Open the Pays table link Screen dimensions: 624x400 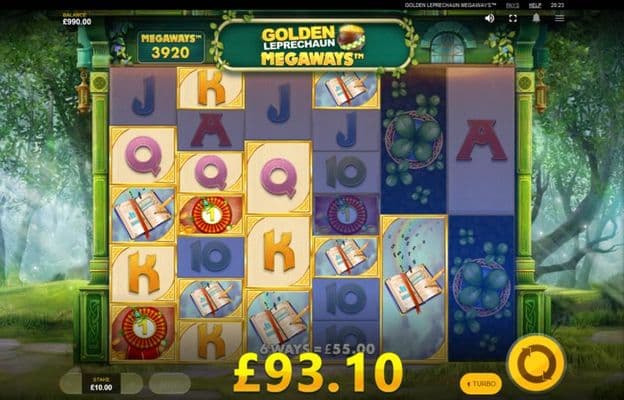[511, 5]
